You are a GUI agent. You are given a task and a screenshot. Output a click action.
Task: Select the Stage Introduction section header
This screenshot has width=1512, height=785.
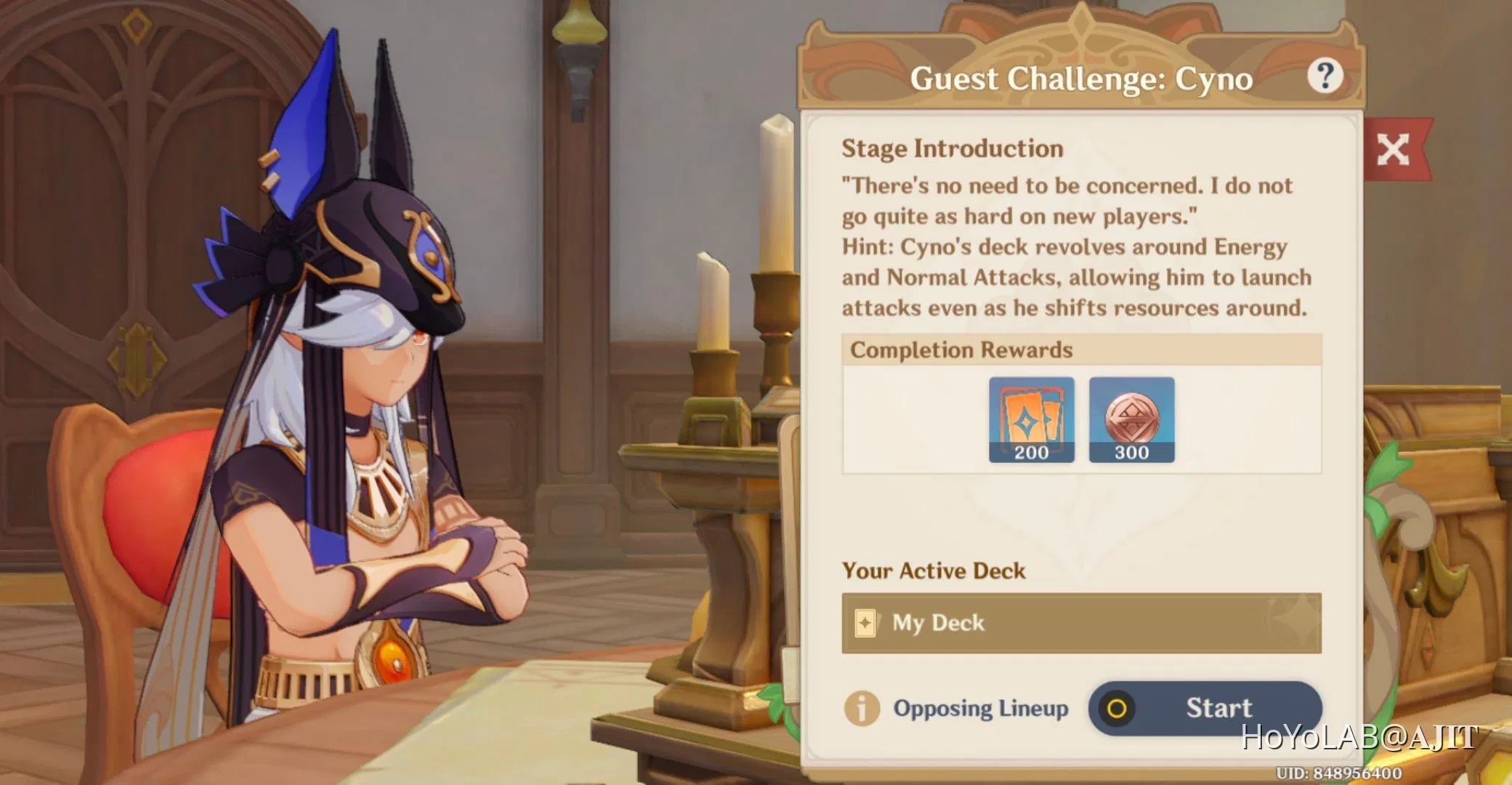(x=952, y=148)
